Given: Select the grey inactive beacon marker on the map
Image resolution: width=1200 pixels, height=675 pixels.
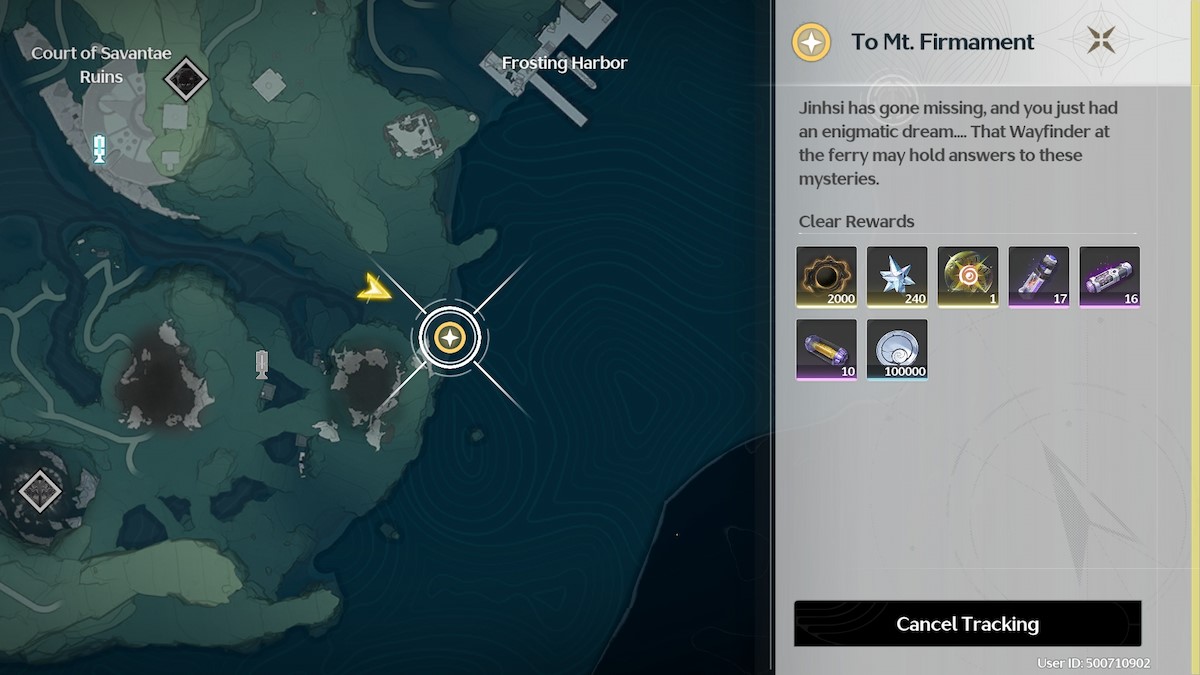Looking at the screenshot, I should [x=262, y=364].
